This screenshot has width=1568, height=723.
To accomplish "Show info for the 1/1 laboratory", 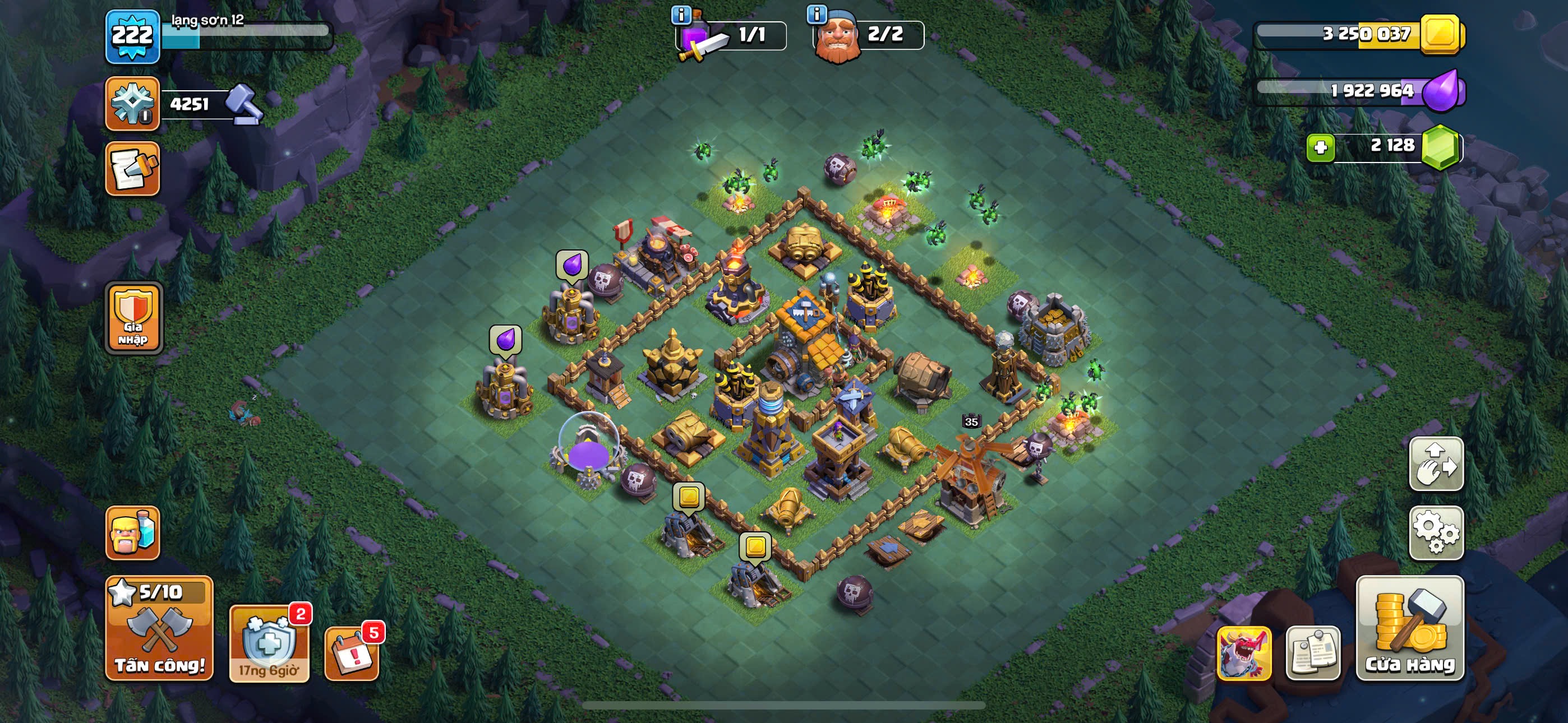I will [680, 15].
